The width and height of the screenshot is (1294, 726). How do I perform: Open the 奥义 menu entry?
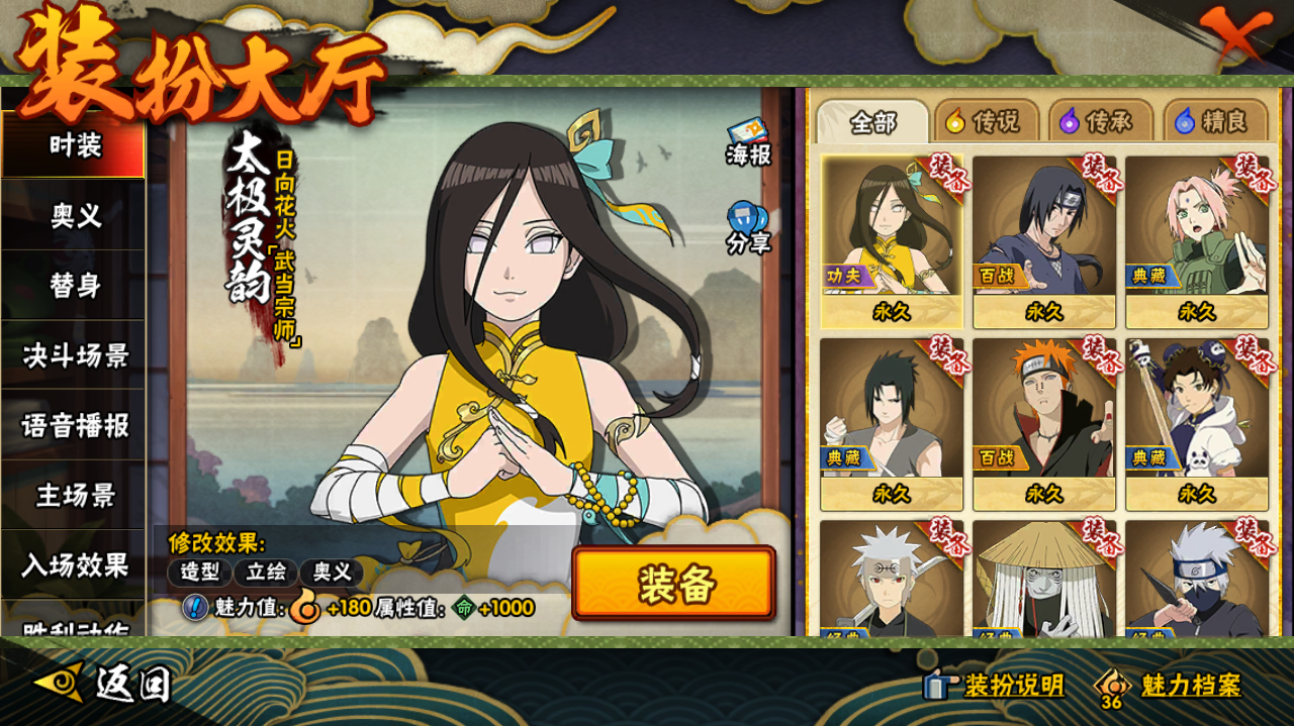(x=75, y=215)
